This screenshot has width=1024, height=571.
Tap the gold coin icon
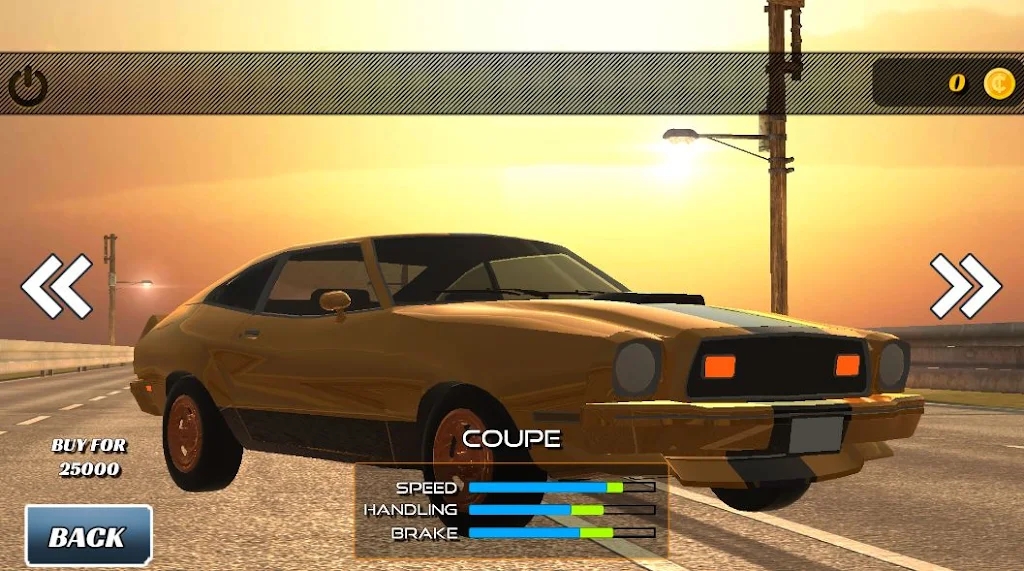click(998, 83)
